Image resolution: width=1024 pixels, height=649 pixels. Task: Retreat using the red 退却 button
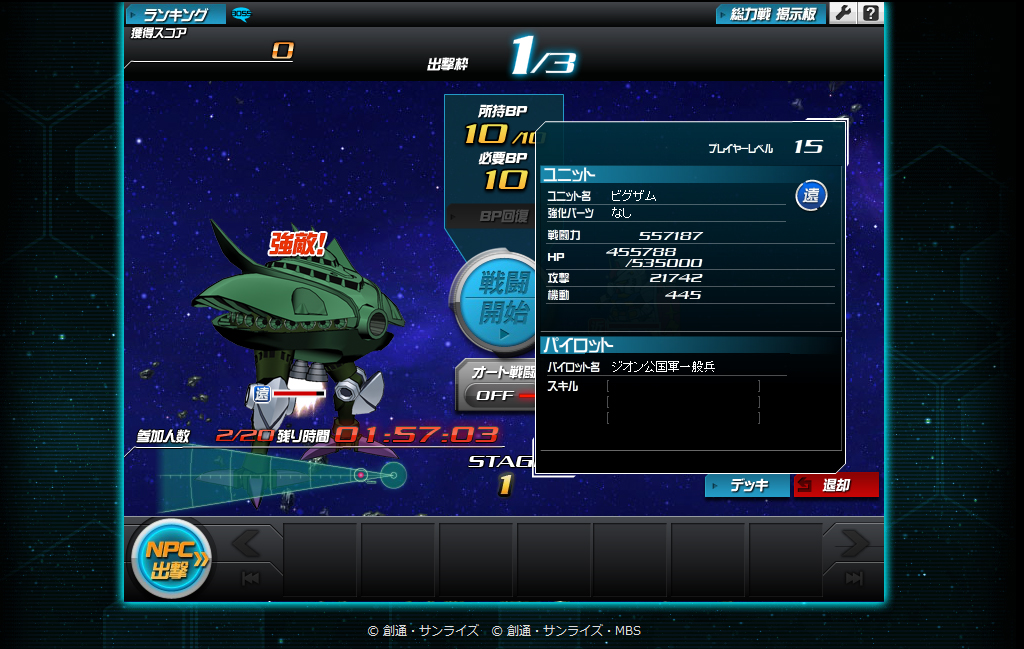pos(836,485)
